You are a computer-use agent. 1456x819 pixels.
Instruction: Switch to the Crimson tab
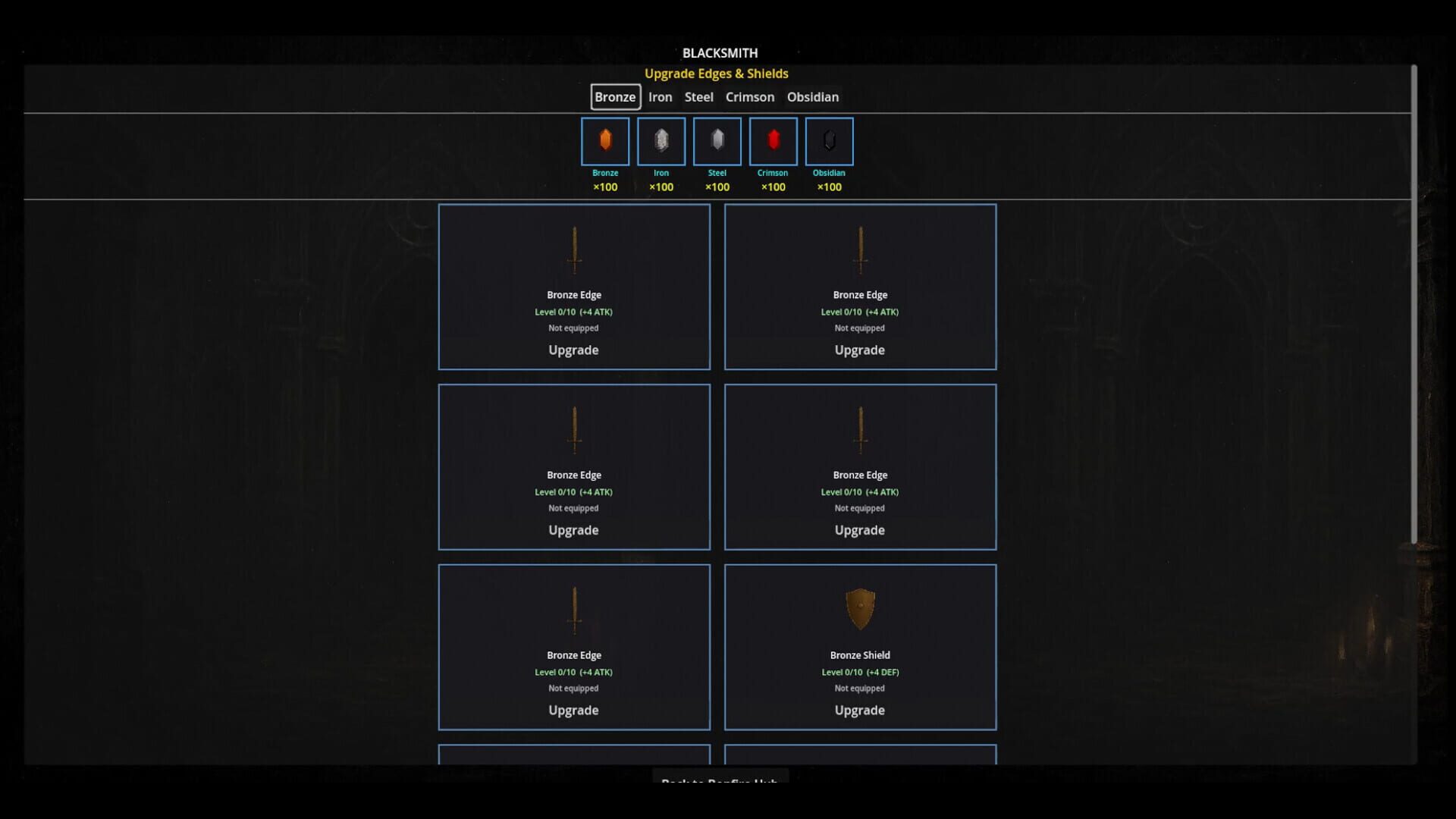click(x=750, y=97)
